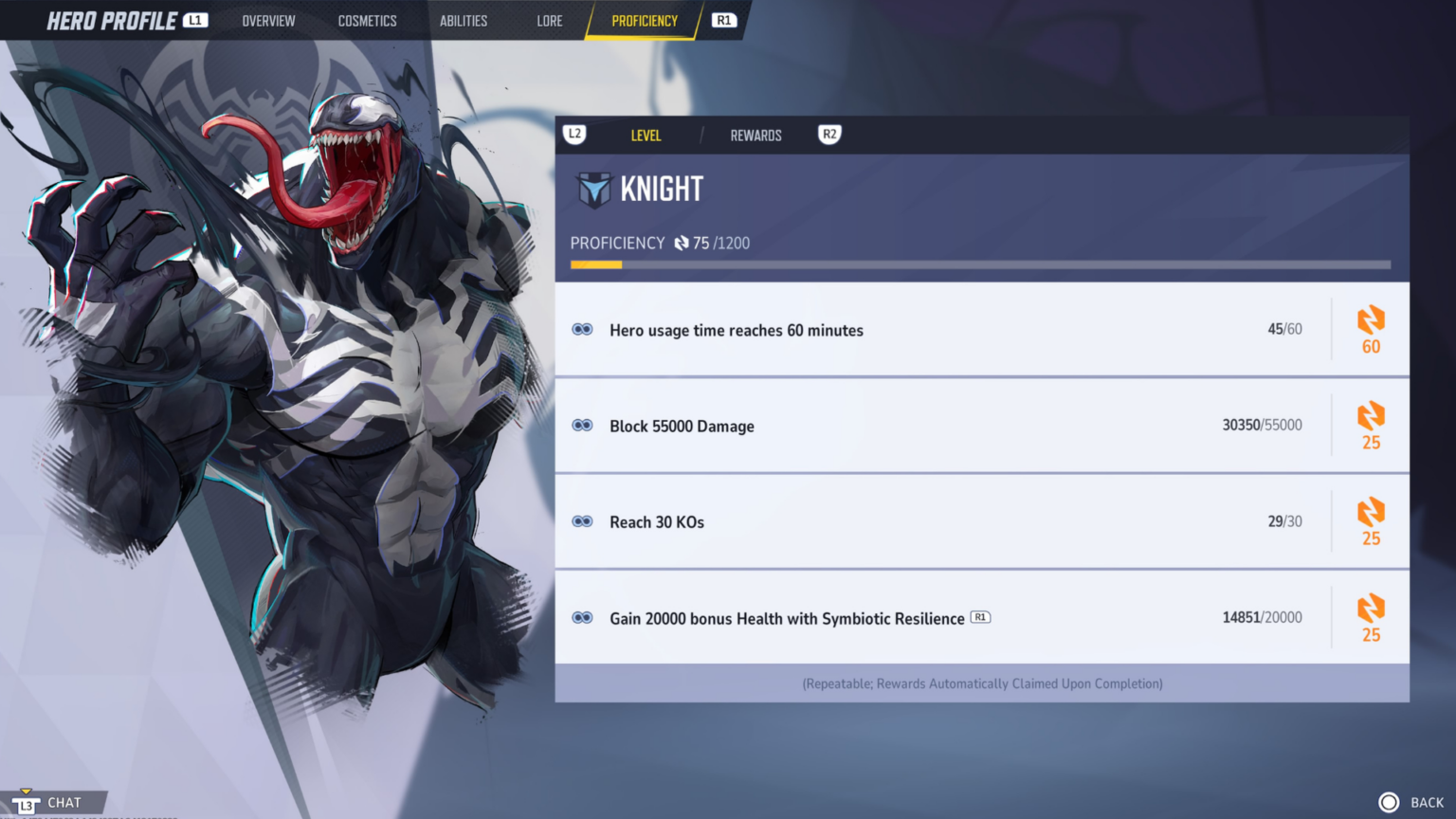
Task: Toggle tracking on the Reach 30 KOs task
Action: click(x=581, y=520)
